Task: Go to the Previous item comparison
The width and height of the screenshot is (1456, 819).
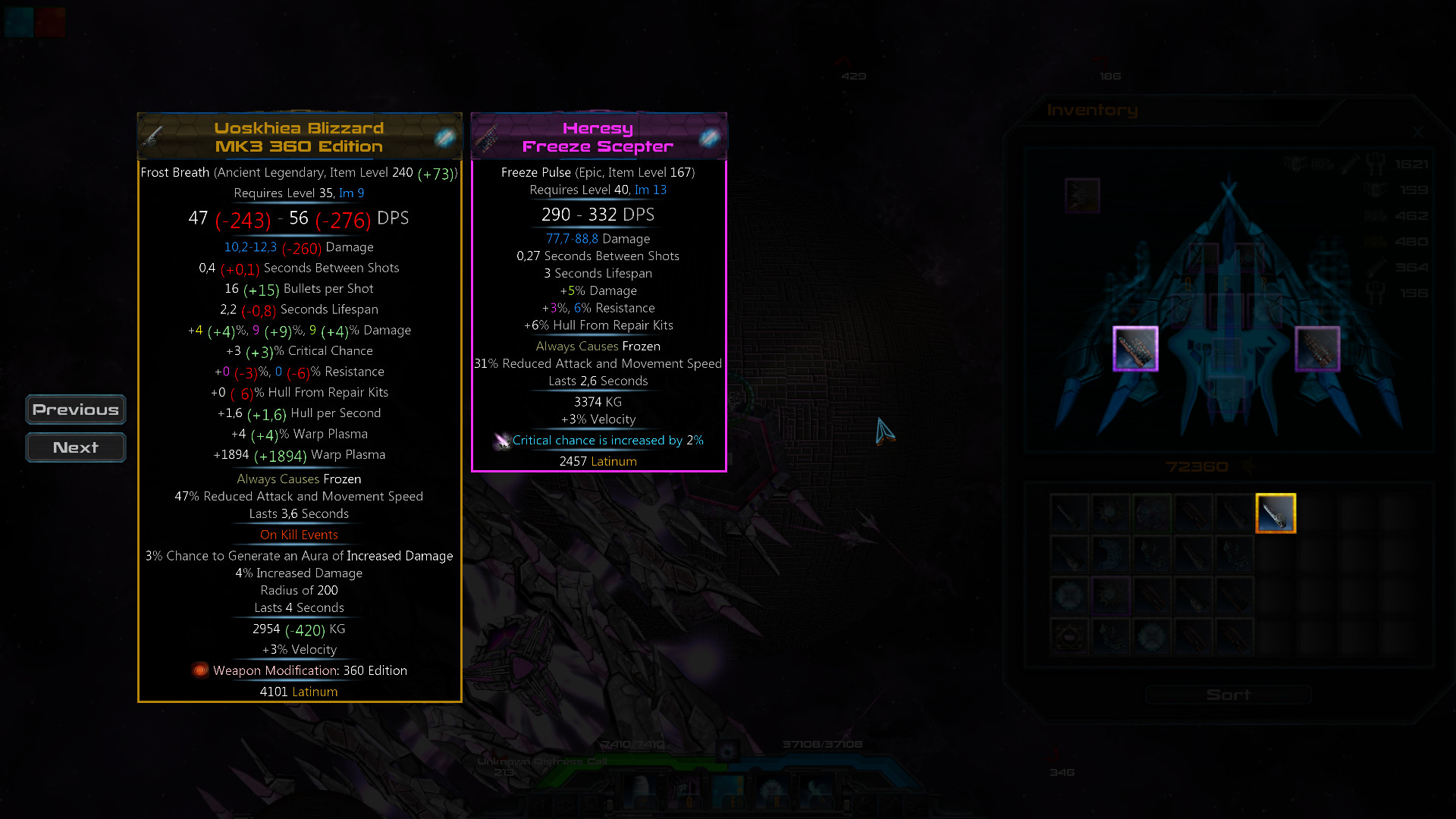Action: click(x=76, y=409)
